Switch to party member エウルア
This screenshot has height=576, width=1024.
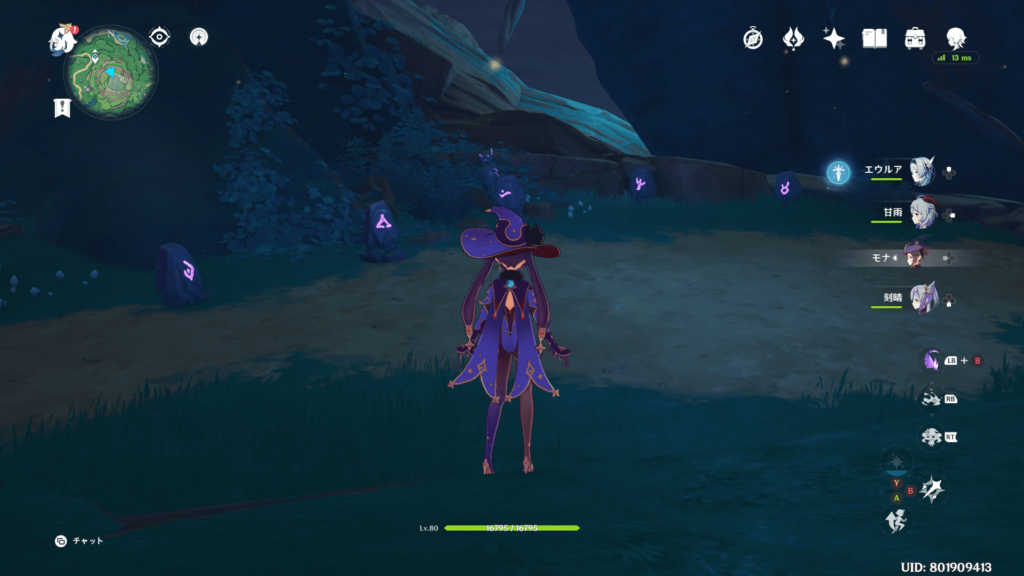[x=921, y=171]
